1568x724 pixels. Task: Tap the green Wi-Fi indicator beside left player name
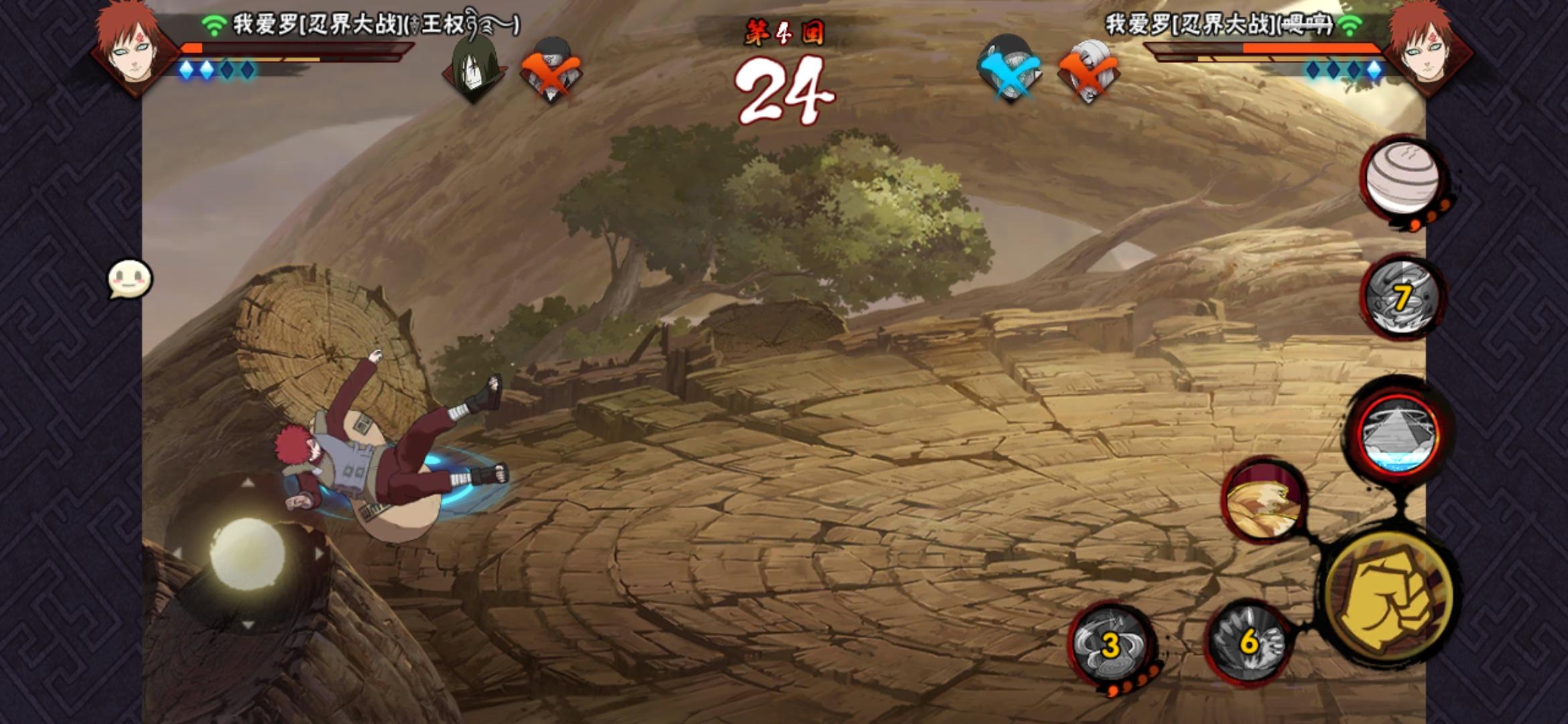(213, 21)
